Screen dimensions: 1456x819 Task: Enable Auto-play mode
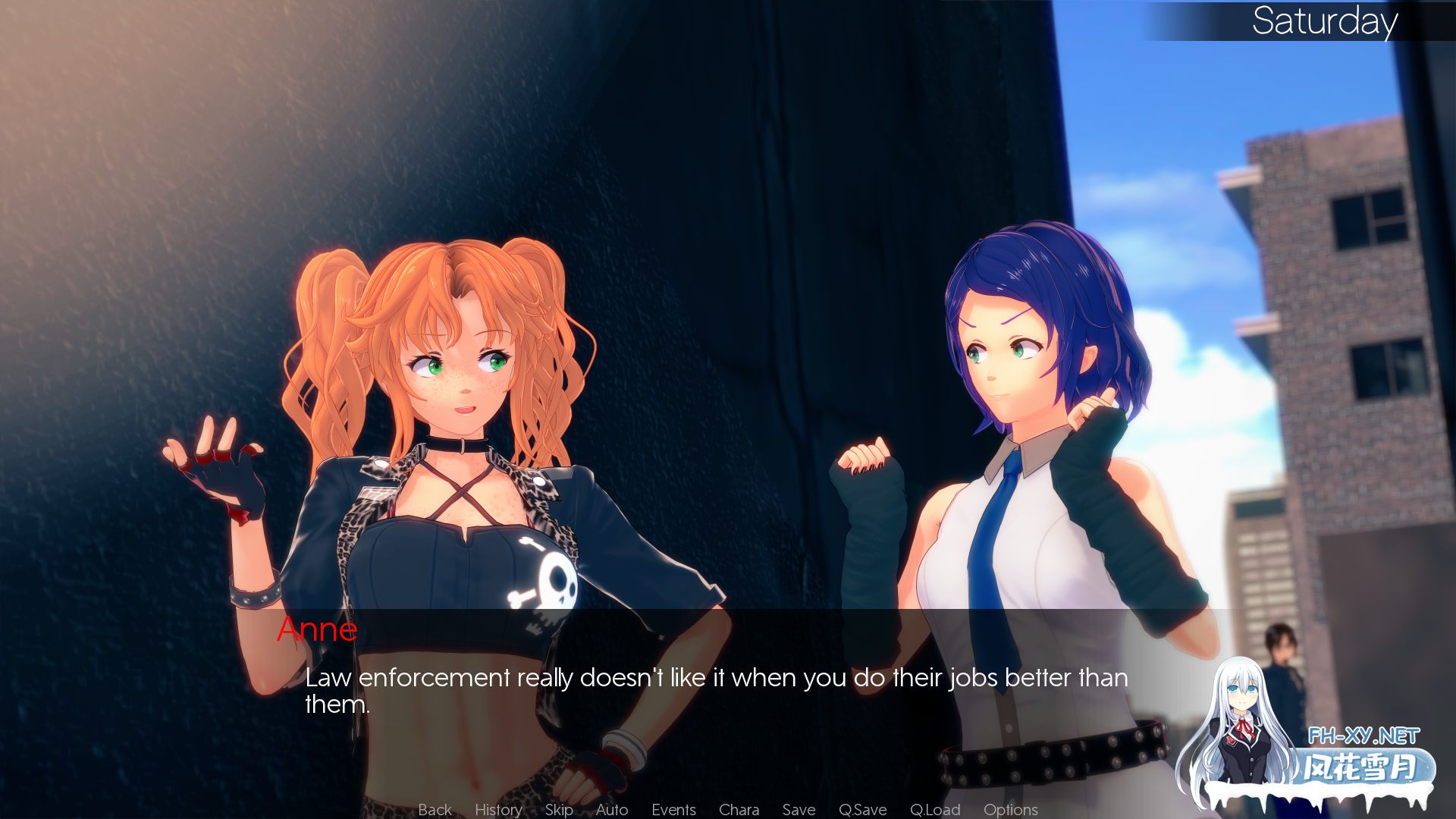pos(611,809)
